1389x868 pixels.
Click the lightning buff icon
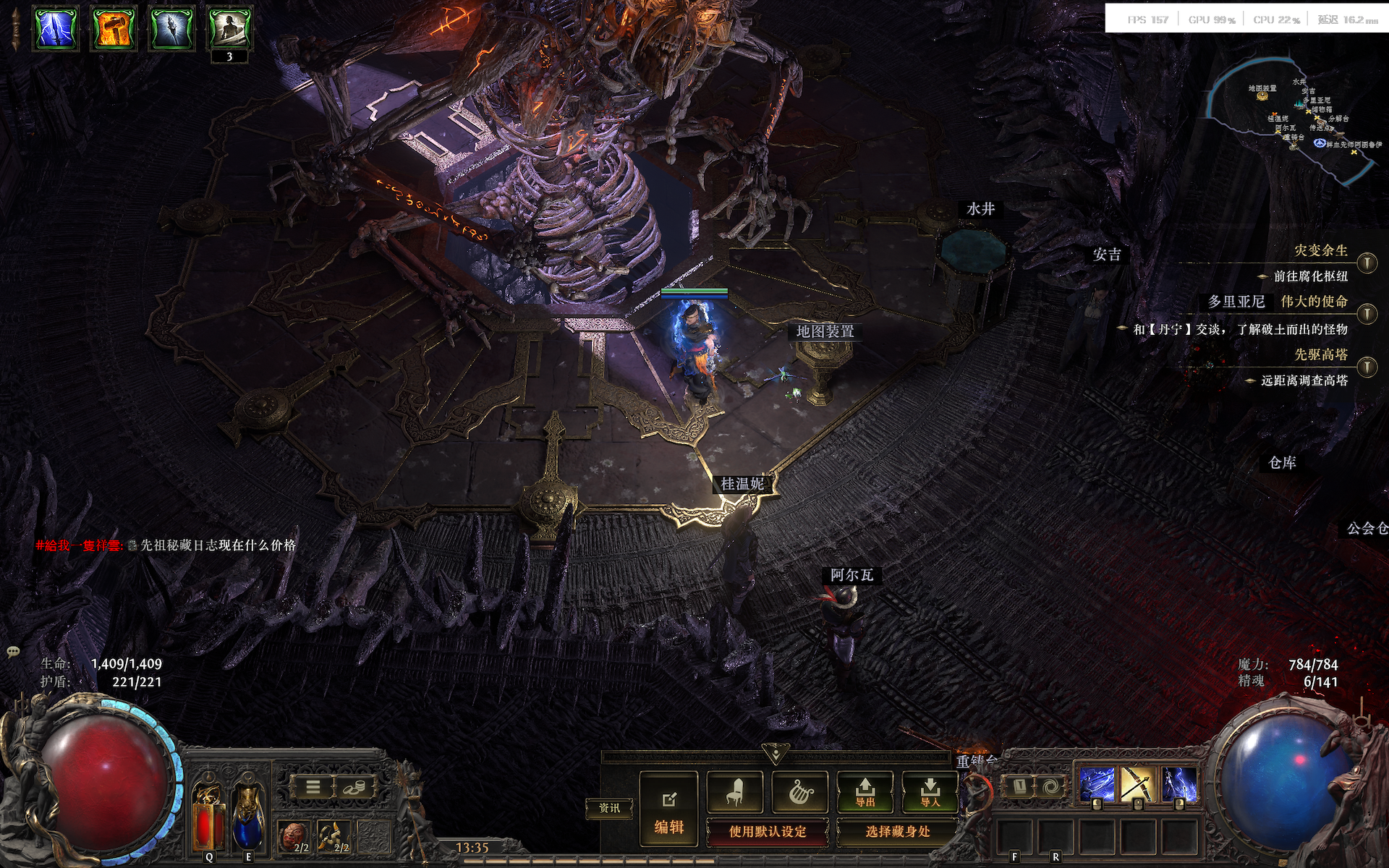[56, 29]
